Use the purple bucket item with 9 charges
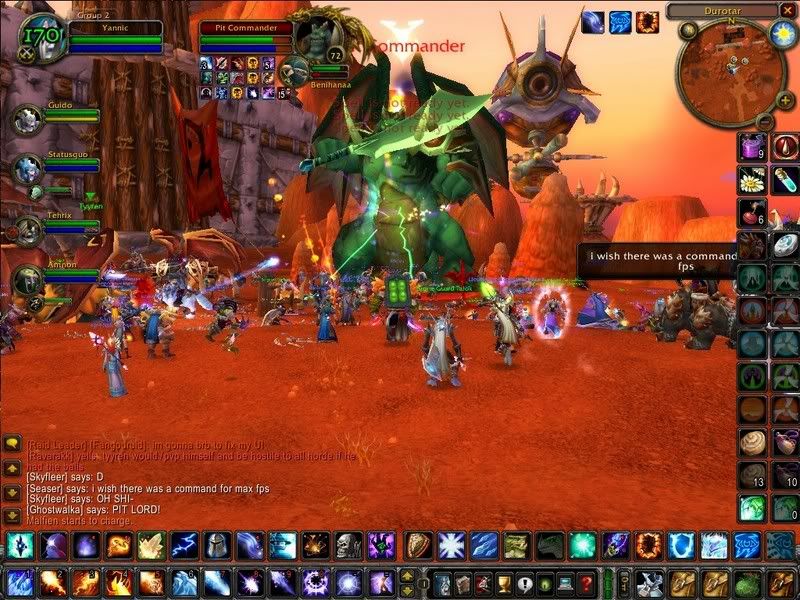800x600 pixels. point(752,147)
